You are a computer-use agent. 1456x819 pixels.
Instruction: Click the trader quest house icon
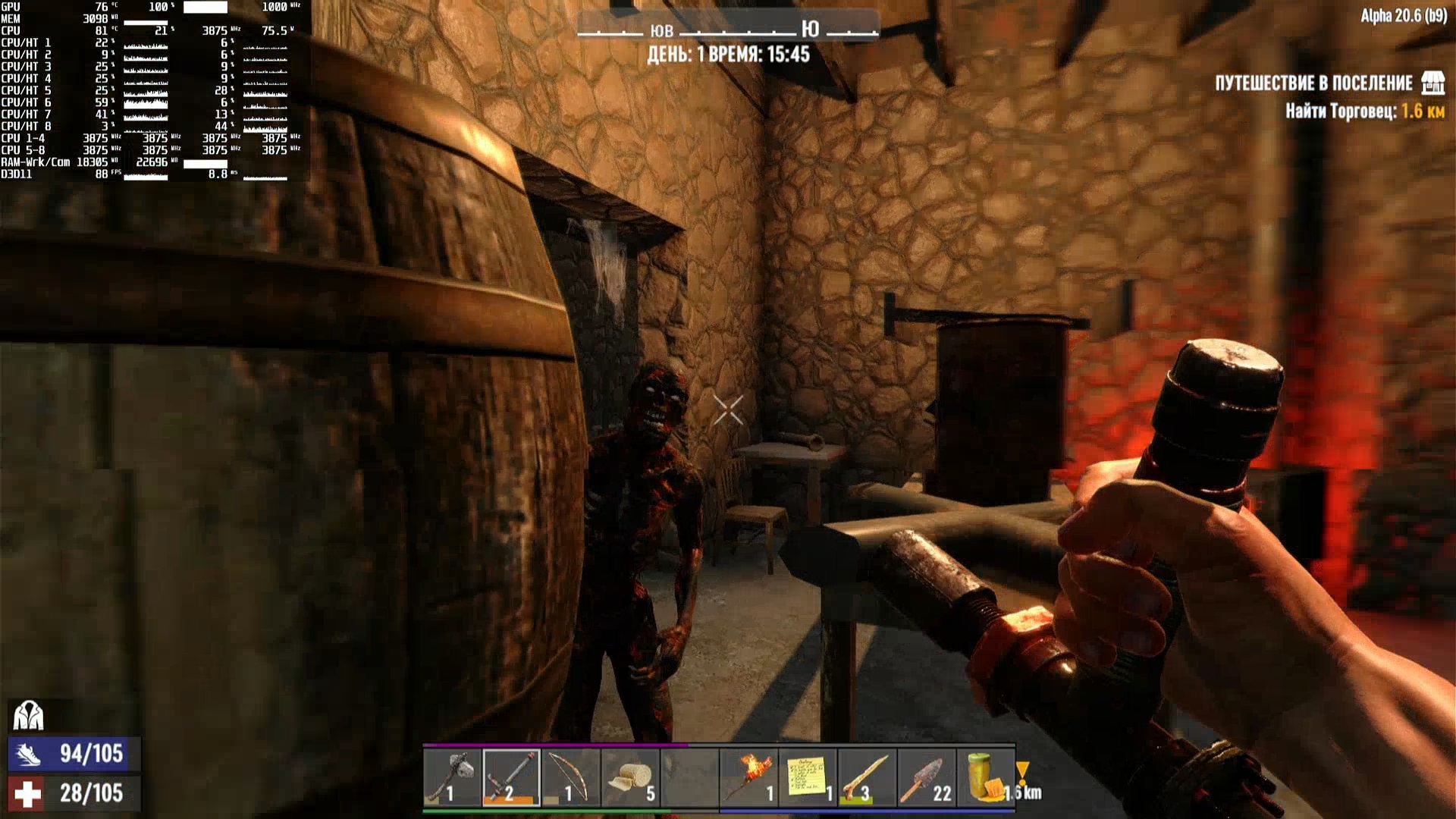coord(1432,83)
